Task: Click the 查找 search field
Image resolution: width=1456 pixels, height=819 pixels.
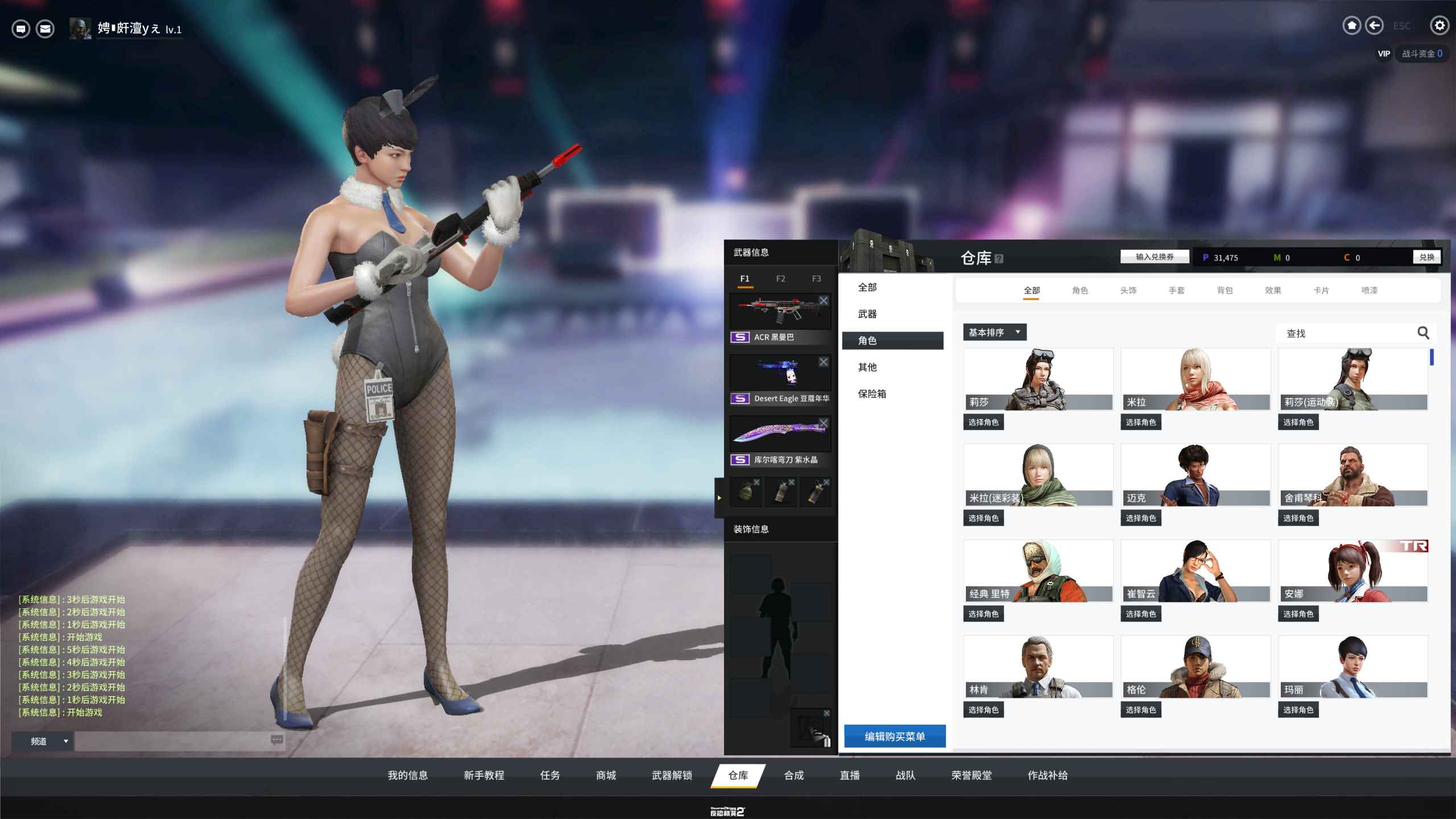Action: point(1348,333)
